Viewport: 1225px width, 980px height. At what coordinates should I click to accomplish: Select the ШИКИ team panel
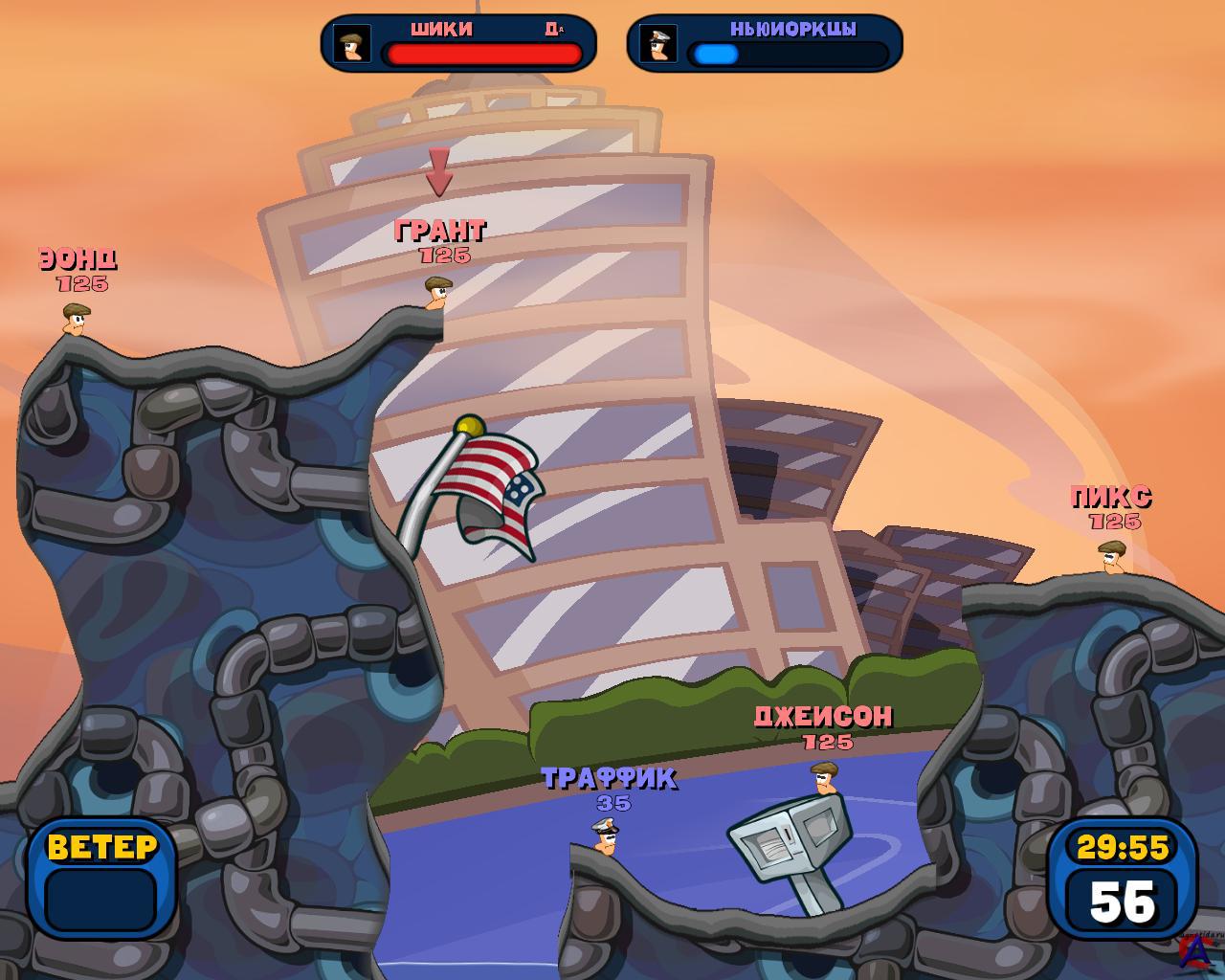pyautogui.click(x=458, y=43)
